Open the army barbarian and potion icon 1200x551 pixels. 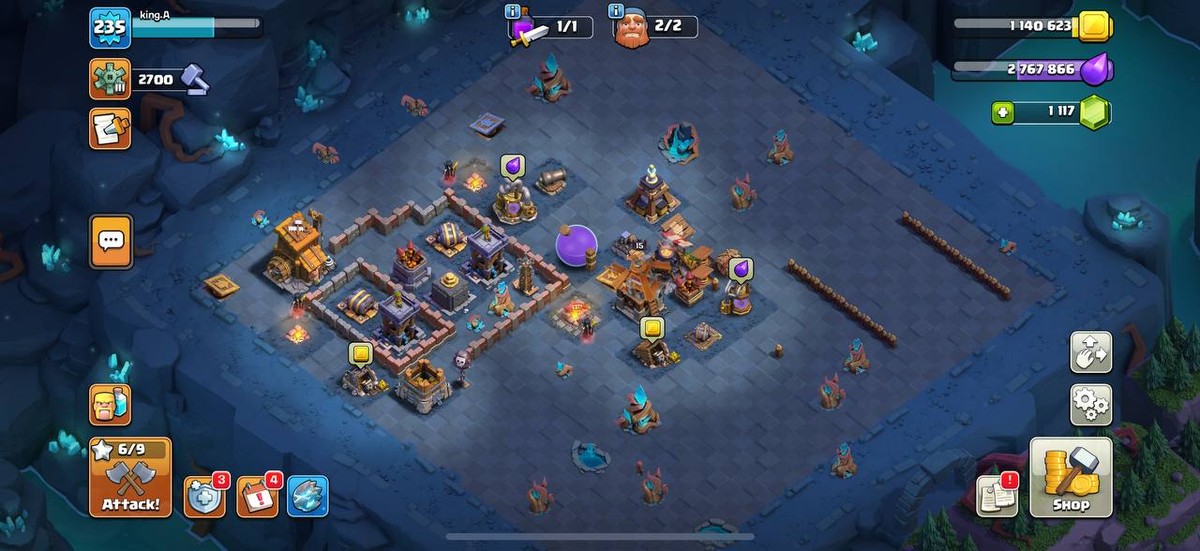coord(110,405)
